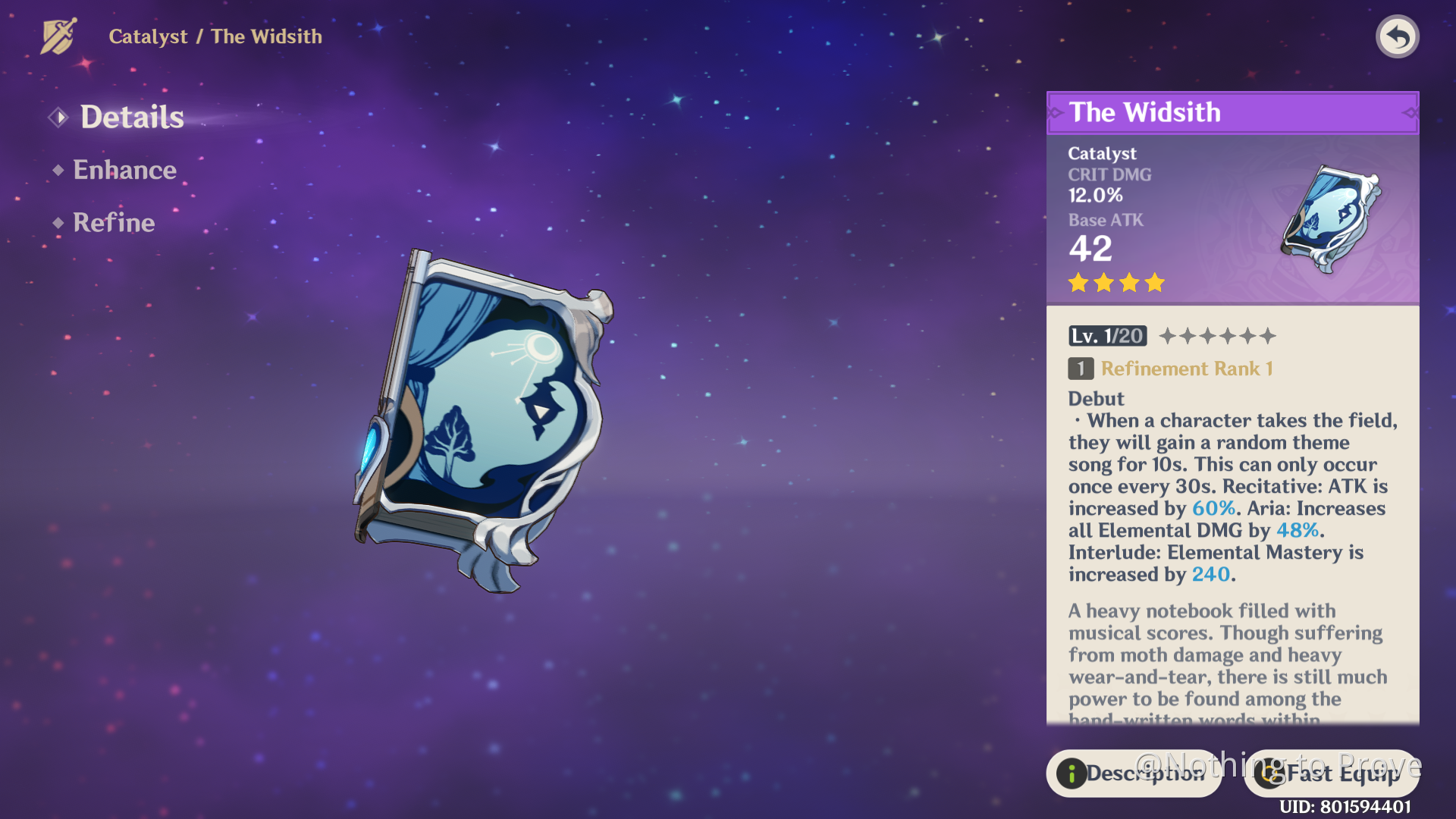Switch to the Enhance tab

point(124,170)
